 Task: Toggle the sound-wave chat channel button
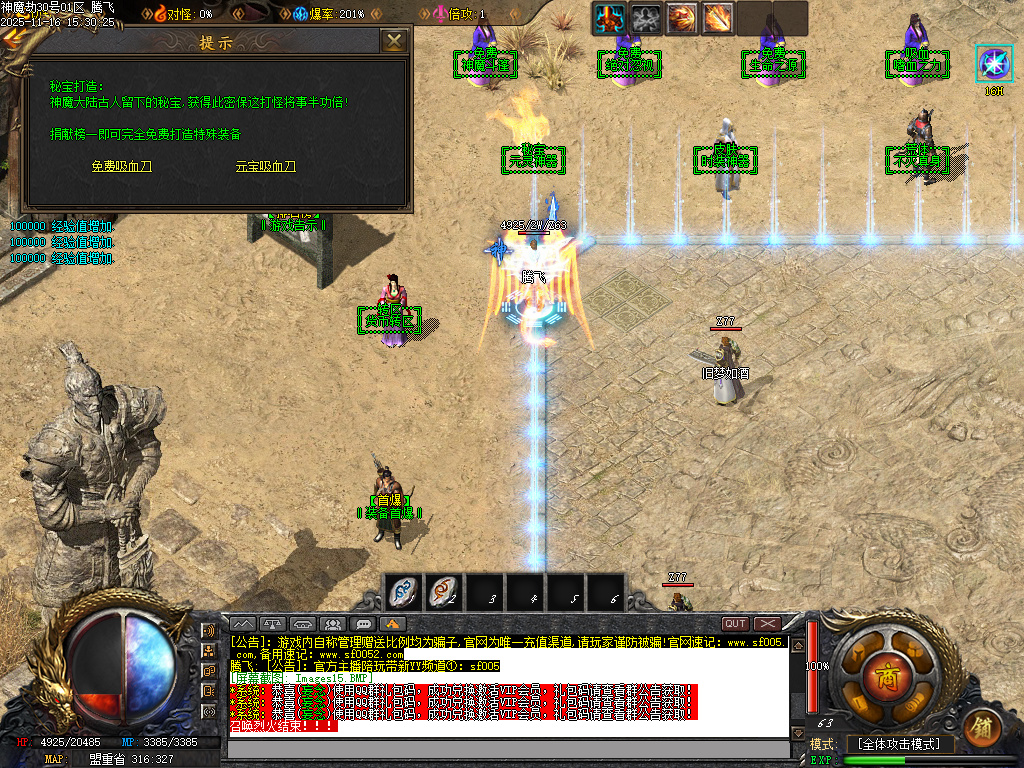tap(209, 631)
